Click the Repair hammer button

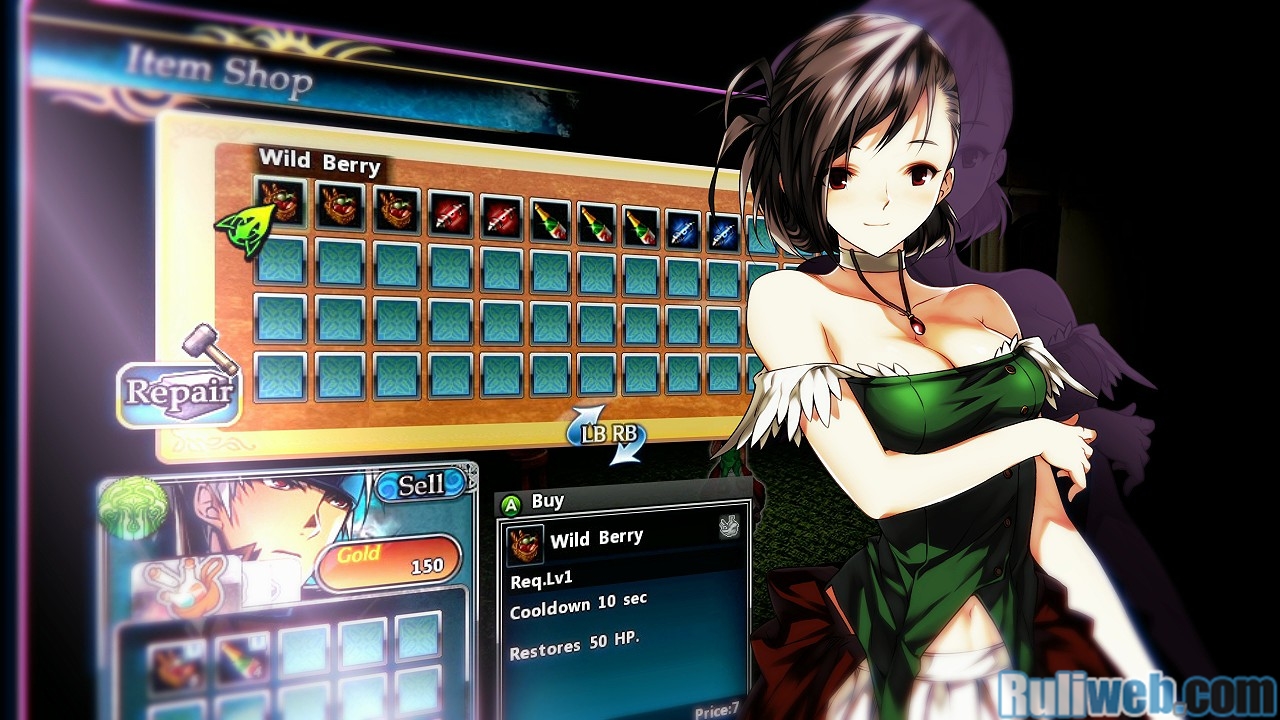click(x=180, y=390)
